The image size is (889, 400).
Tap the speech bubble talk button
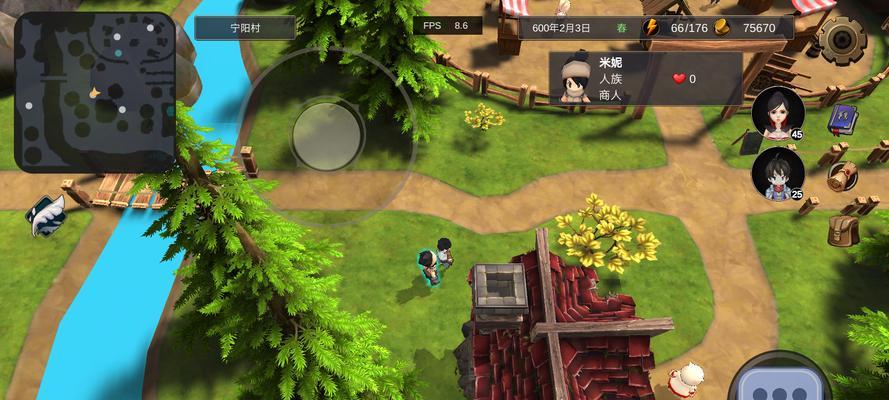pyautogui.click(x=779, y=387)
